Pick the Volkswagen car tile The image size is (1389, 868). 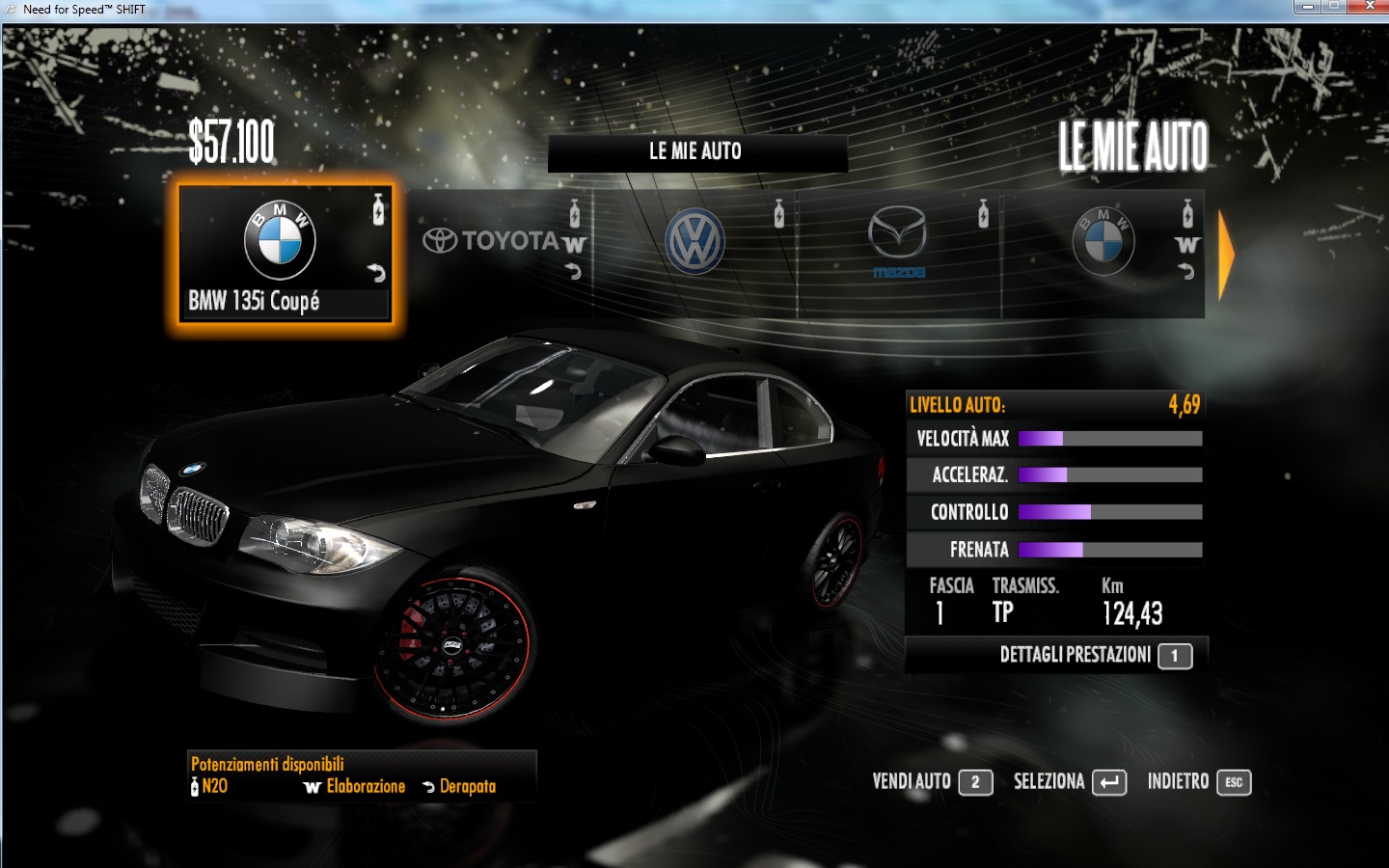tap(695, 253)
